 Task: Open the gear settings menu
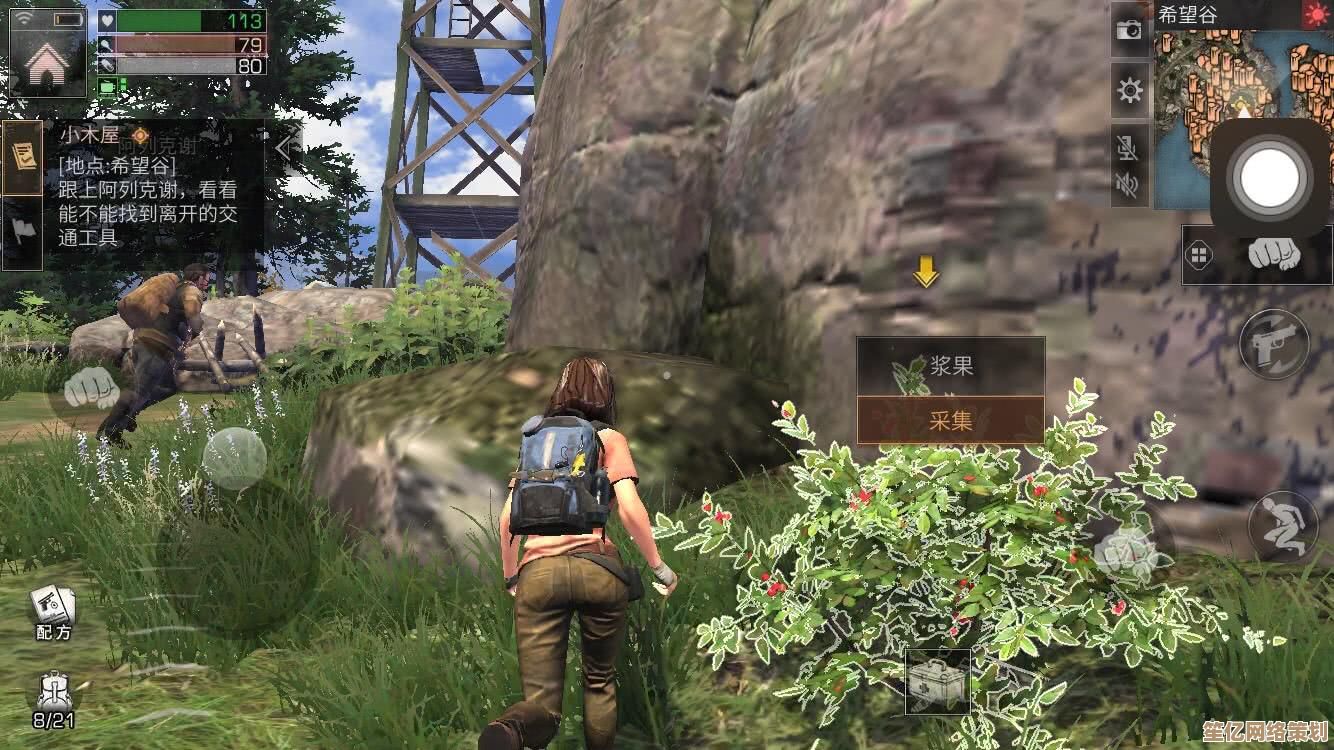(1130, 92)
